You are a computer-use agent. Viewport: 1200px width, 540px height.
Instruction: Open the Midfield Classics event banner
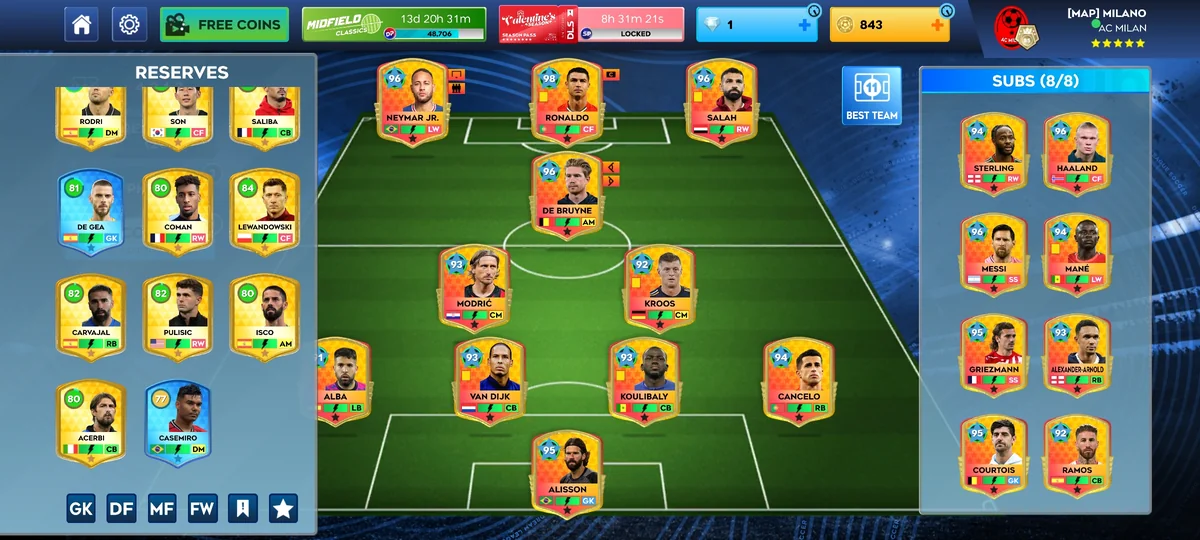coord(394,24)
